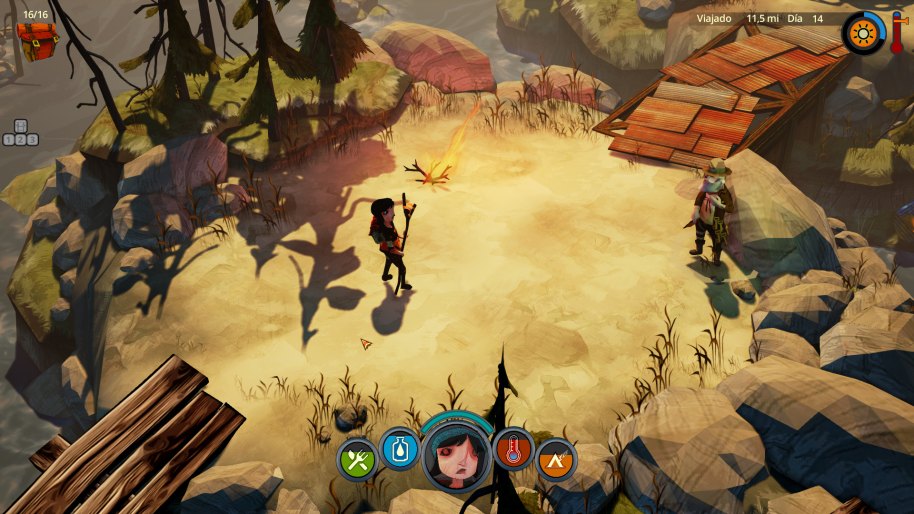This screenshot has width=914, height=514.
Task: Open the character portrait status
Action: [455, 456]
